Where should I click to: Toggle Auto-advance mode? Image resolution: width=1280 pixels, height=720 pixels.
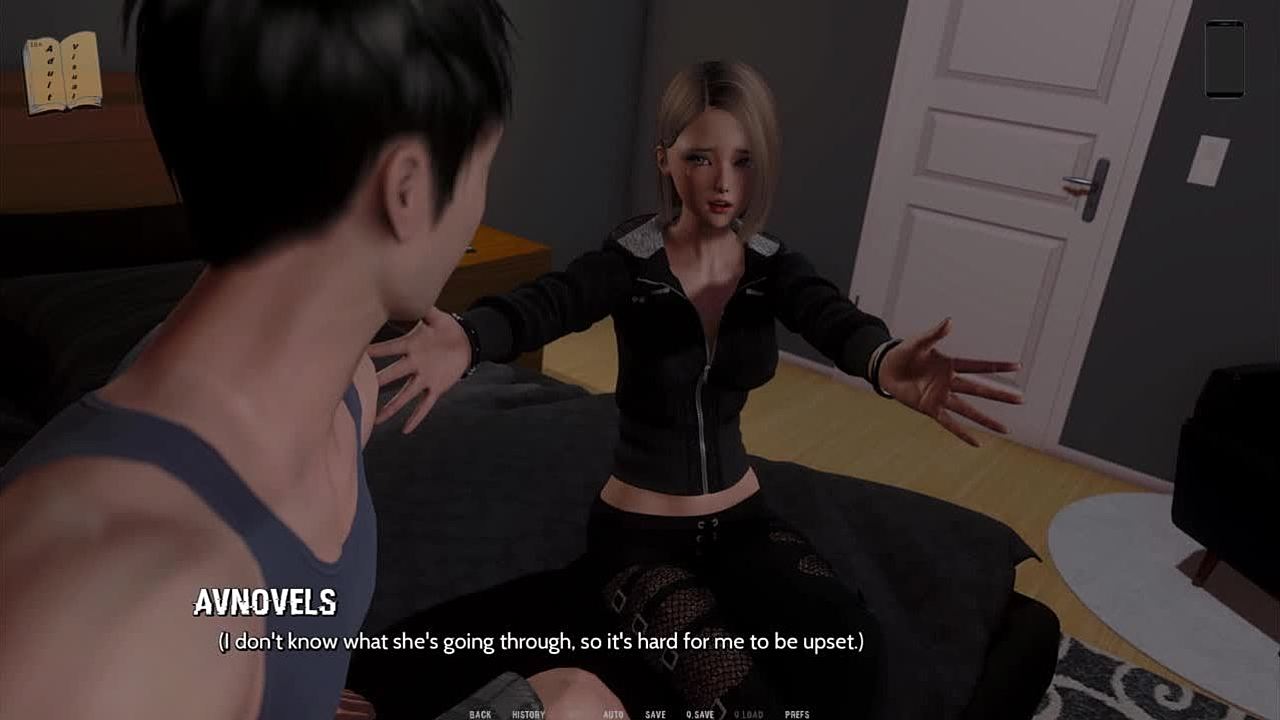613,714
